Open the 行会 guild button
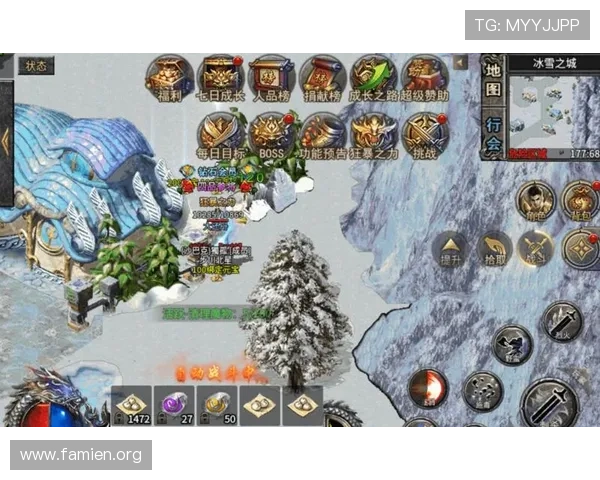This screenshot has width=600, height=480. [x=493, y=133]
